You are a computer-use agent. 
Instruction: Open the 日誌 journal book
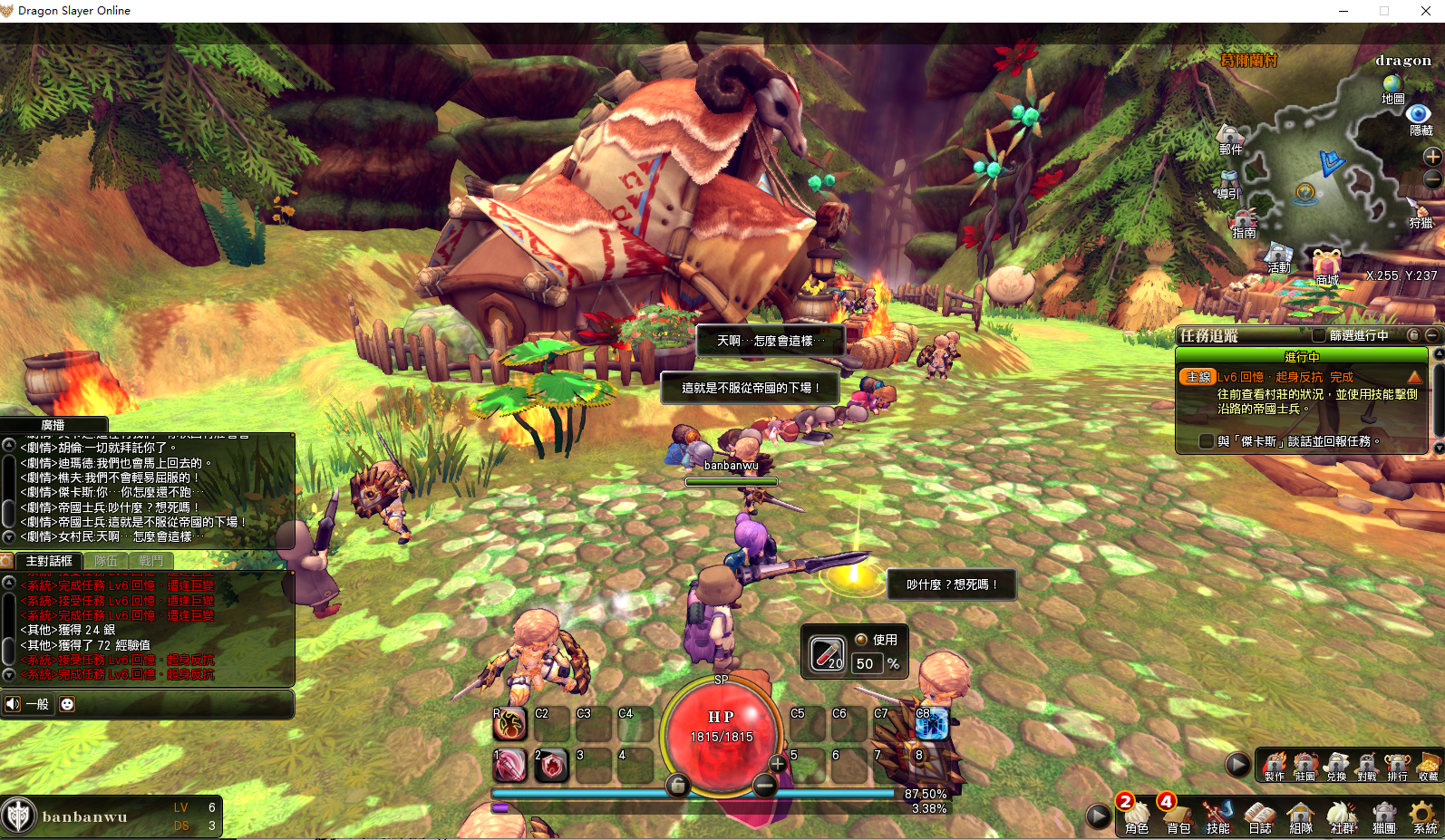click(1259, 815)
